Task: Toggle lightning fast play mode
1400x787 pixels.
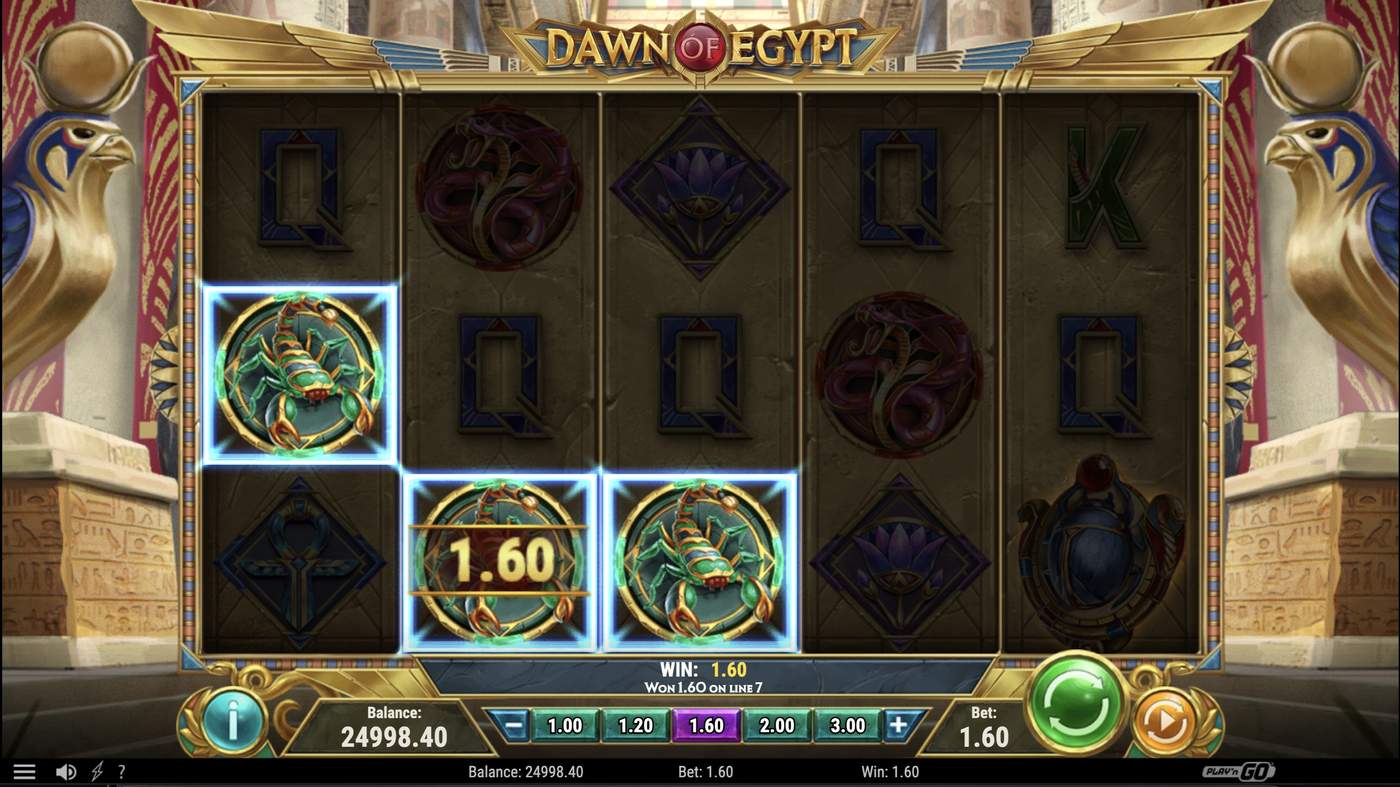Action: click(x=95, y=770)
